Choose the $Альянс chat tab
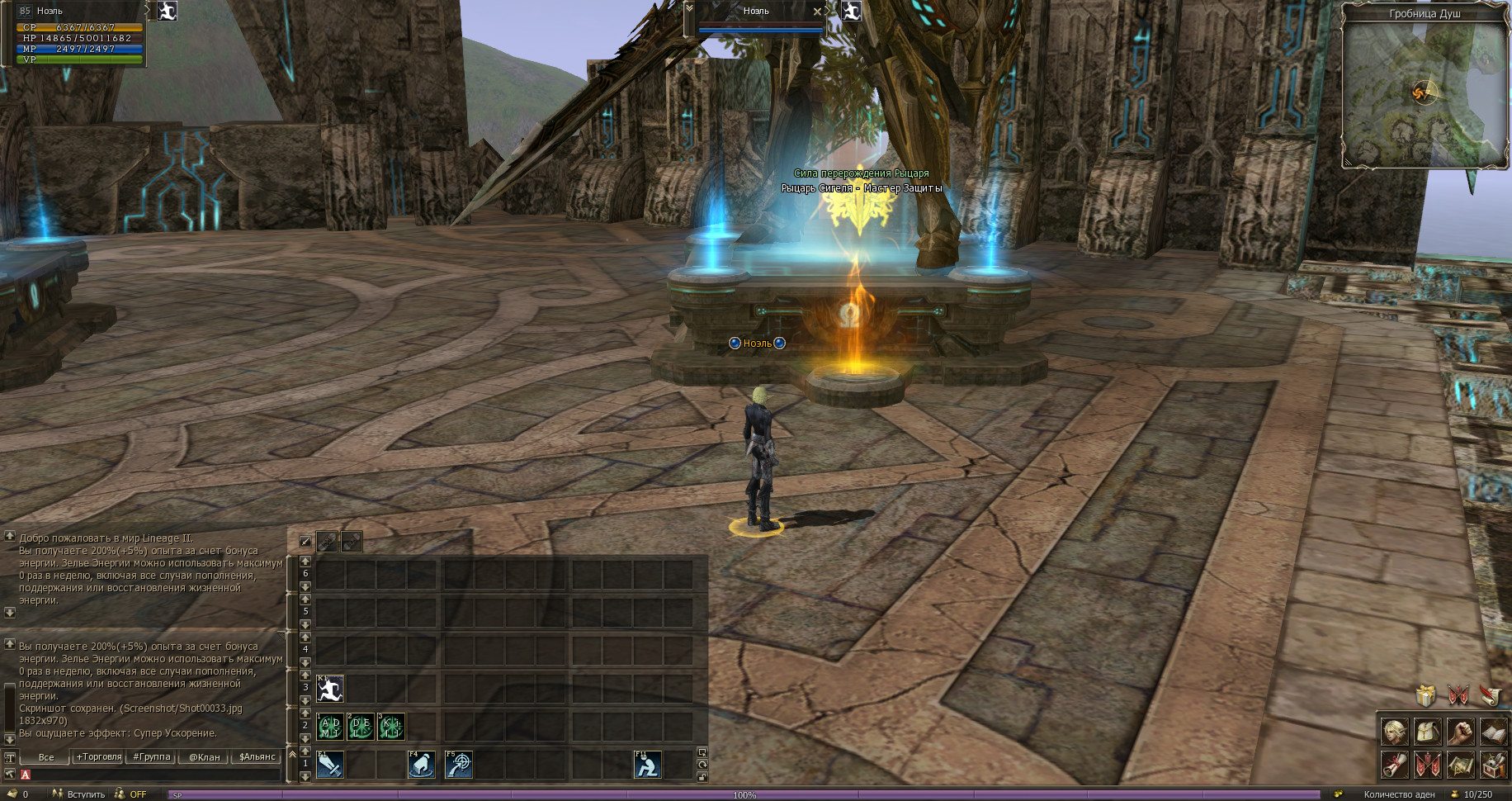 point(257,756)
